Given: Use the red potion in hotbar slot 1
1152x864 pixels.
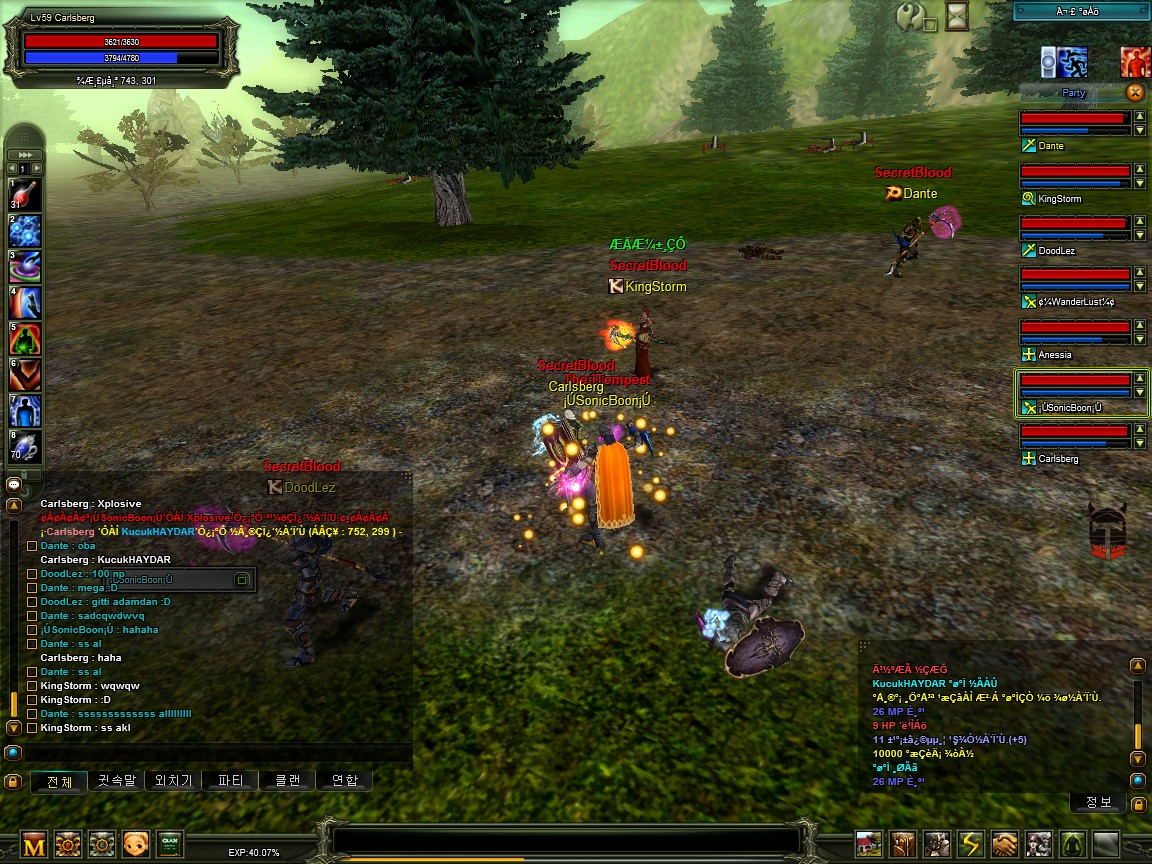Looking at the screenshot, I should pos(24,194).
